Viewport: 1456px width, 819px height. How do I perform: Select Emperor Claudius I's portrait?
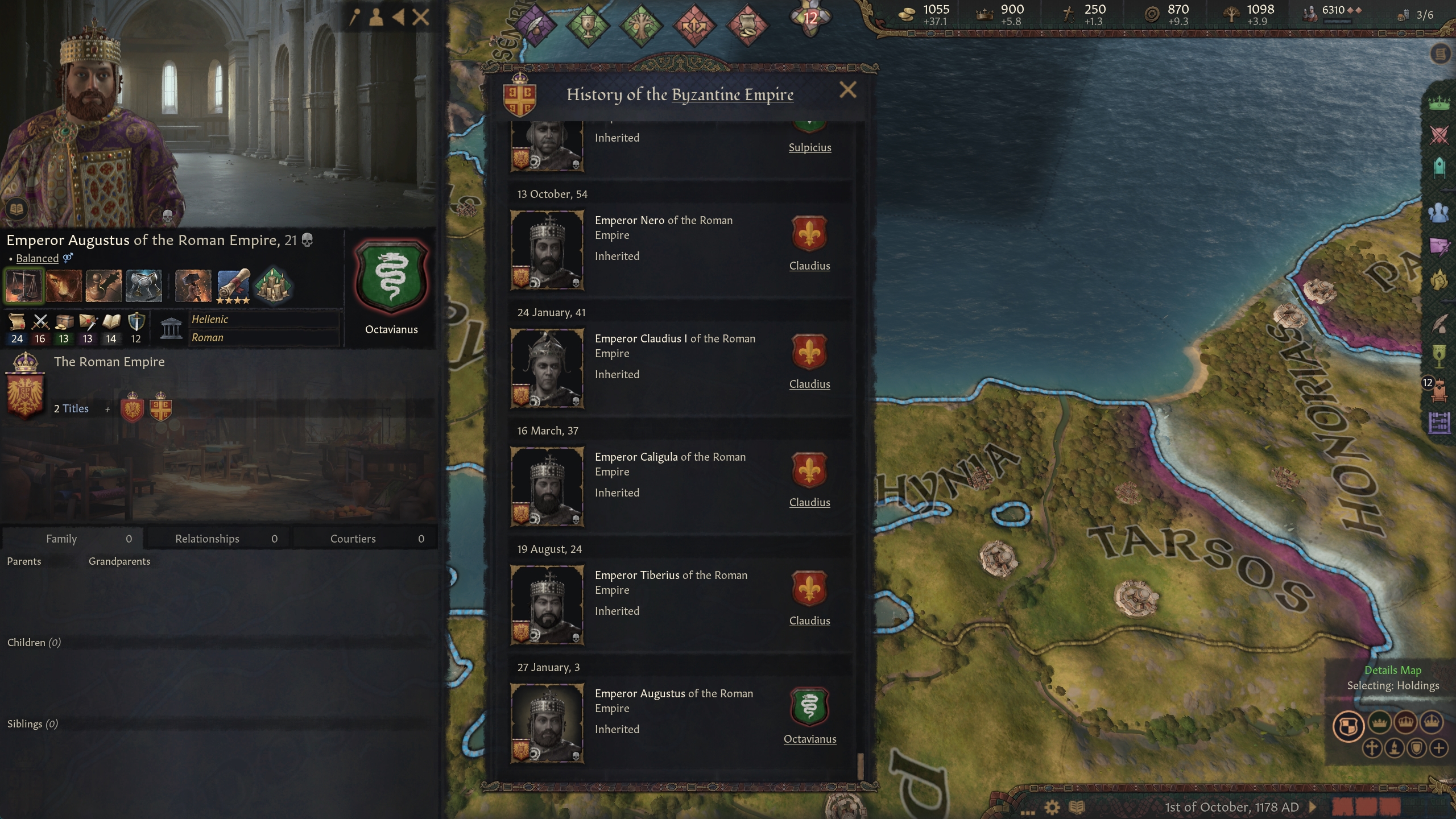point(547,369)
